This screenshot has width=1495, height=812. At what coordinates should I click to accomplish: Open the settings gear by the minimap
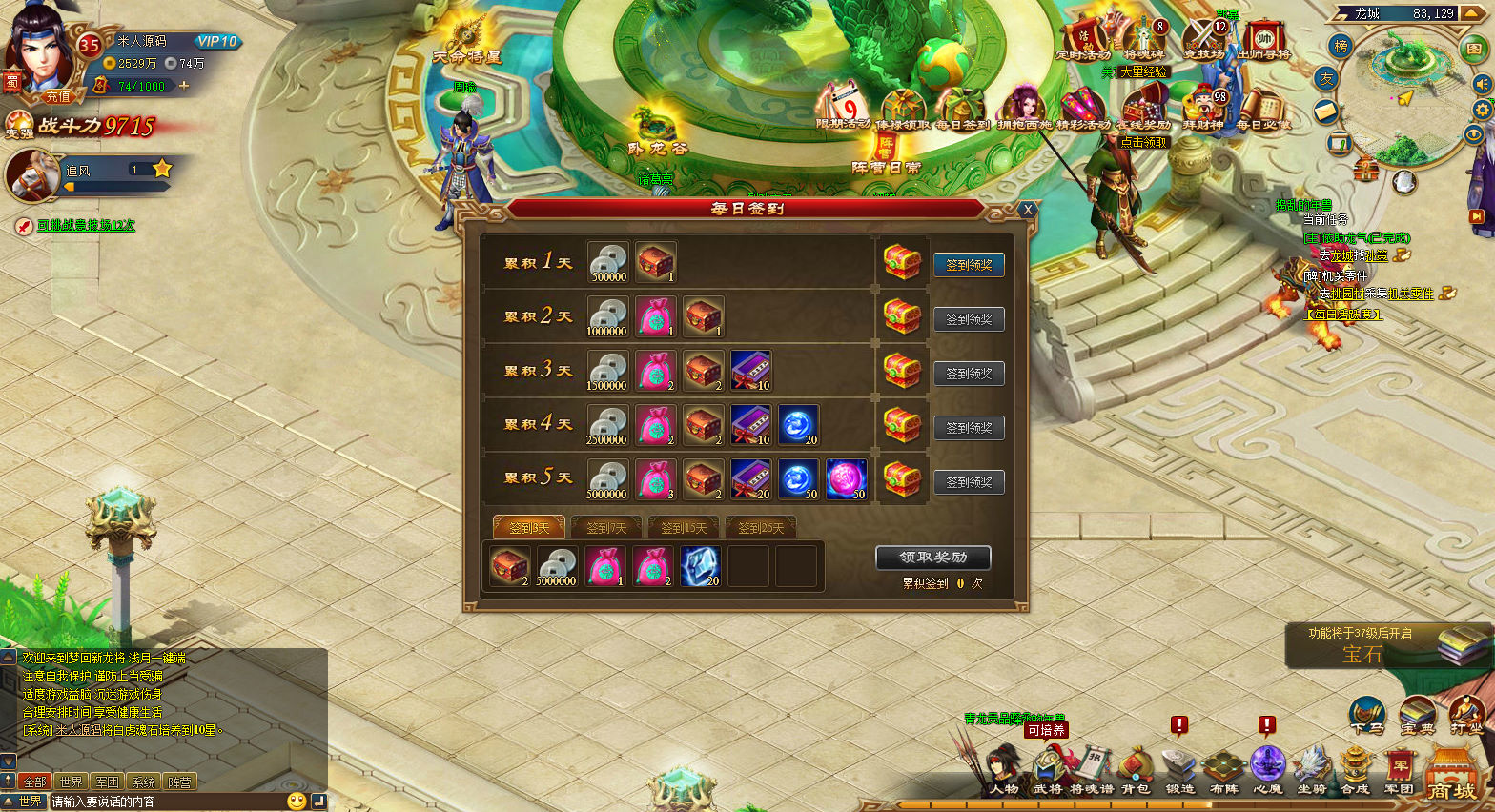[x=1483, y=110]
